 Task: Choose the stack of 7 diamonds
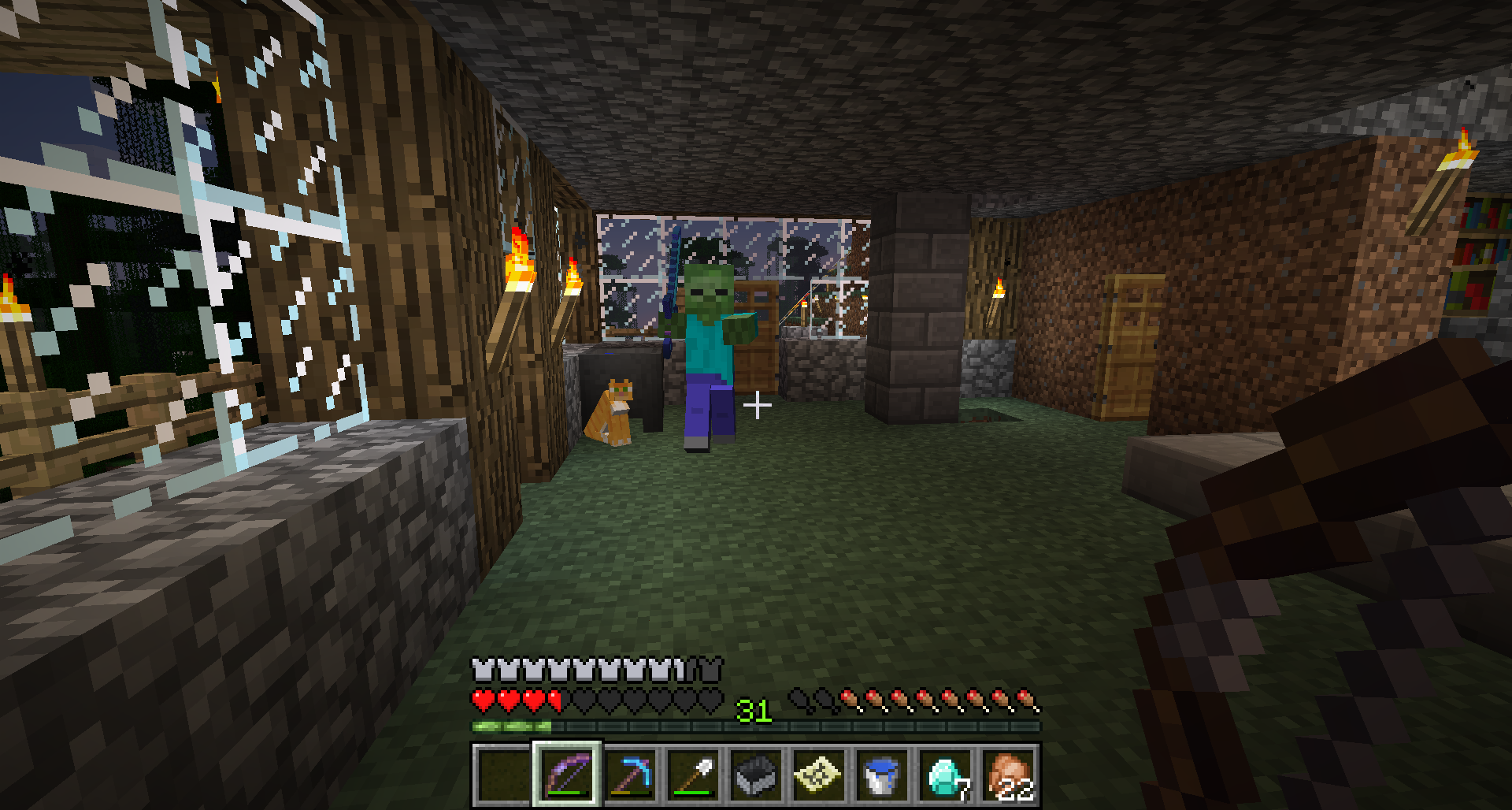pos(946,775)
